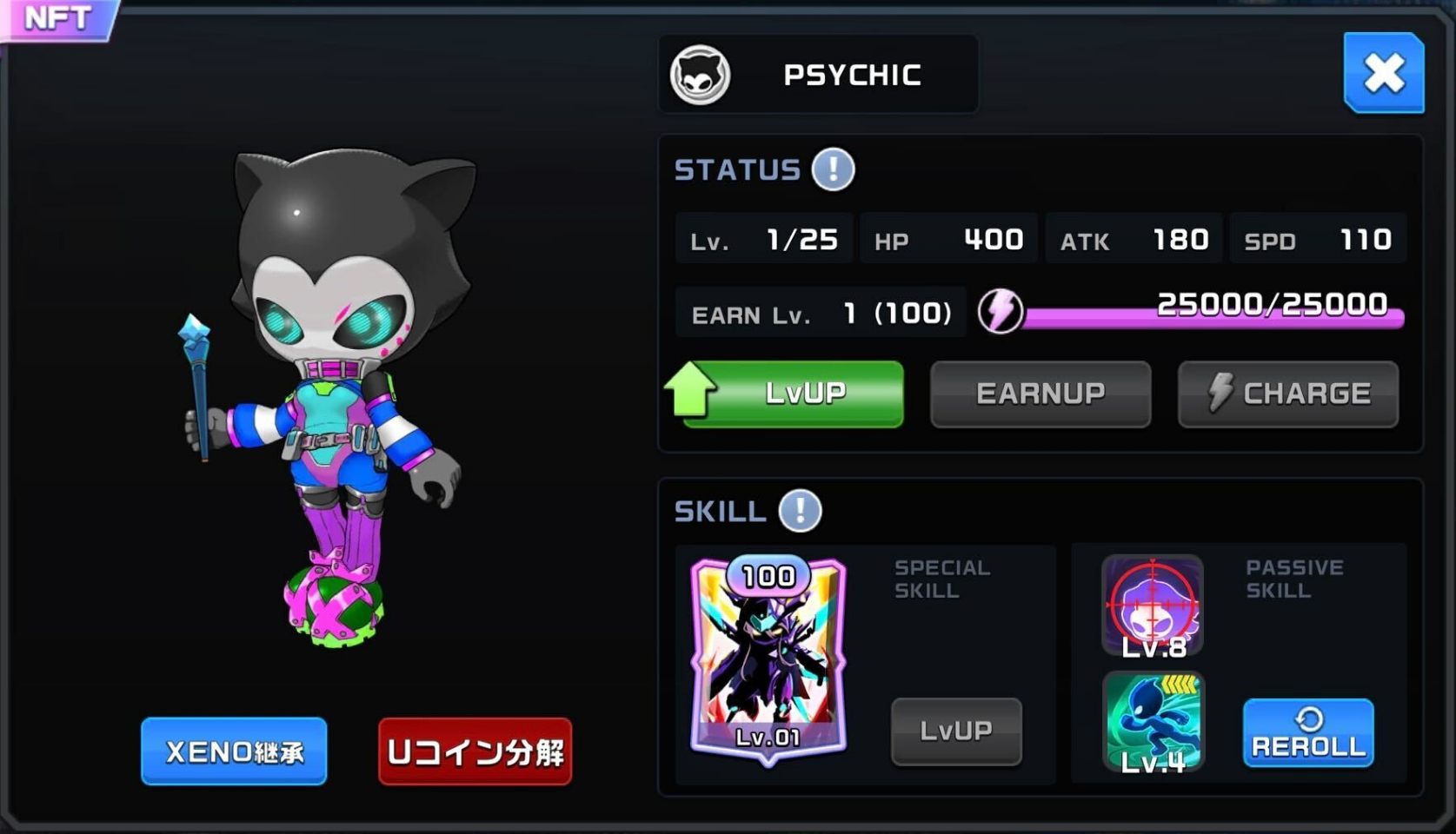Level up the special skill

click(x=956, y=731)
